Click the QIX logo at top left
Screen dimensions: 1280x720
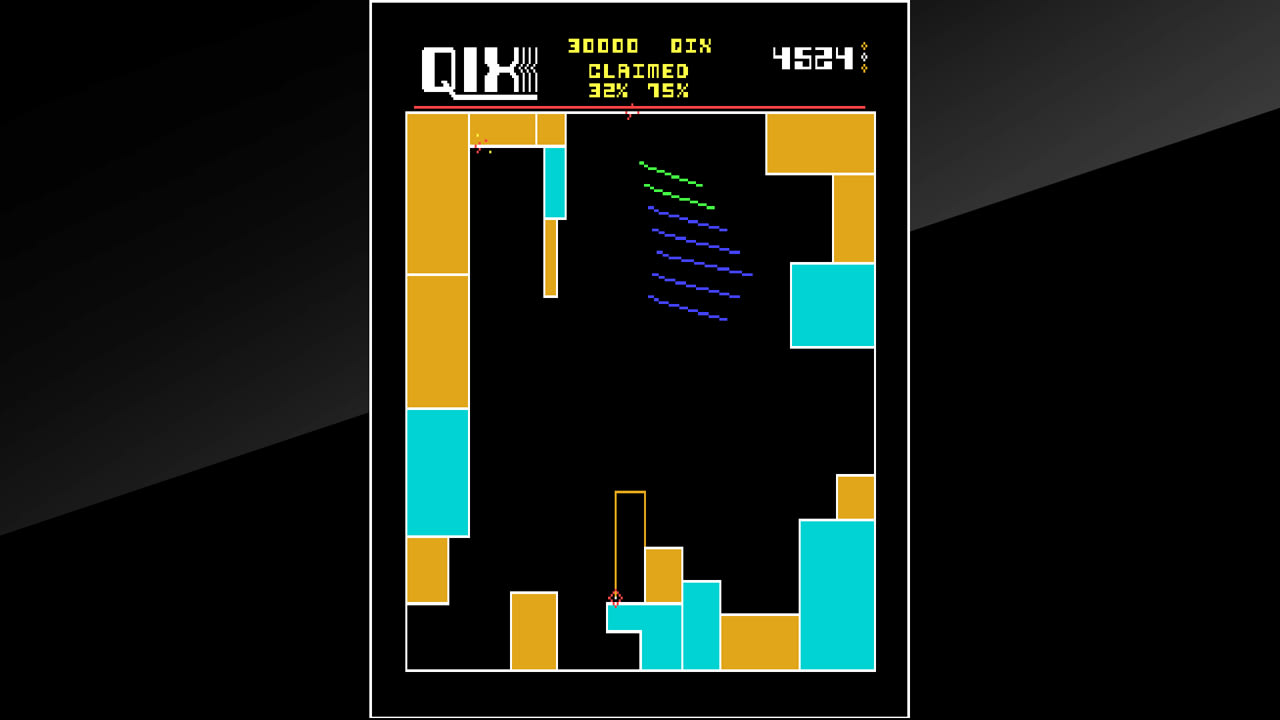(x=478, y=68)
